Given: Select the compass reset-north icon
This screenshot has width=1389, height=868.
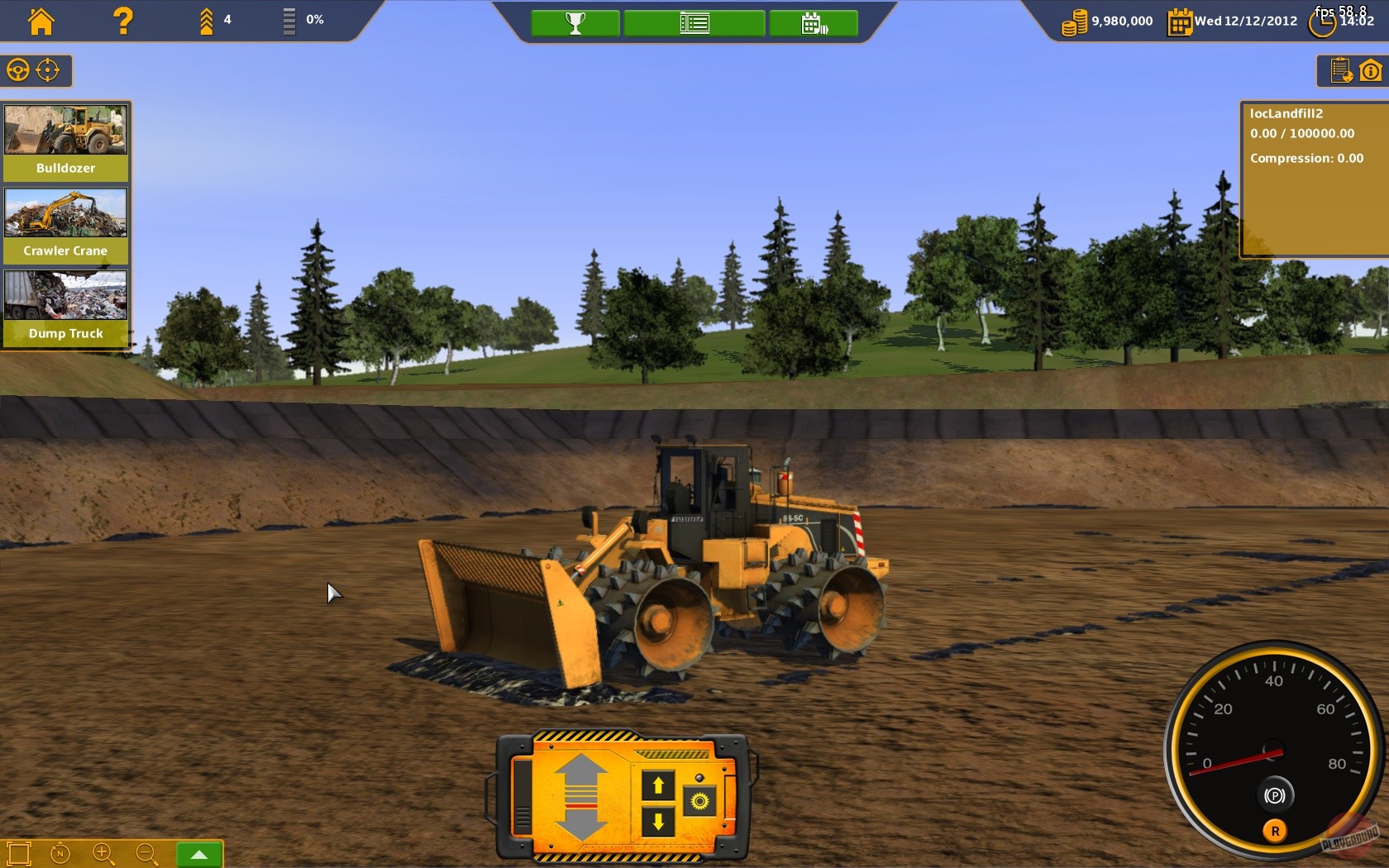Looking at the screenshot, I should click(60, 854).
